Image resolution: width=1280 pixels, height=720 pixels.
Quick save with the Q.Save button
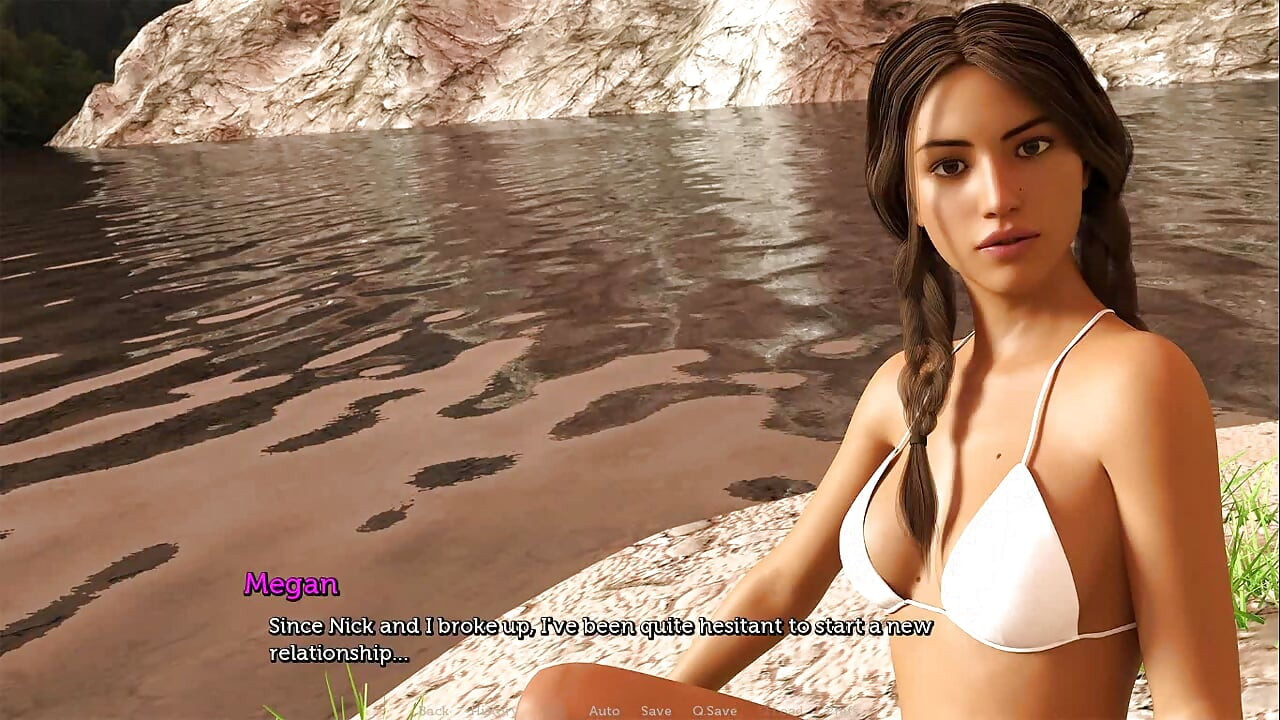click(x=714, y=711)
